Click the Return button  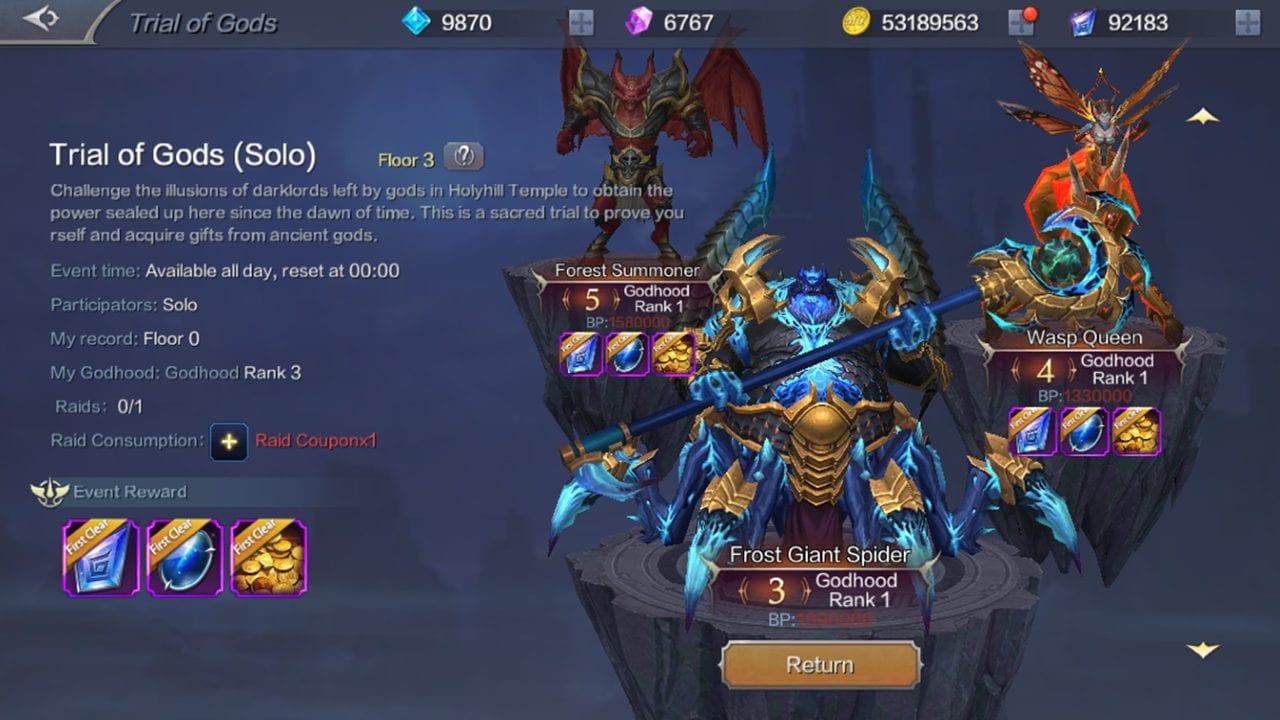pyautogui.click(x=820, y=665)
